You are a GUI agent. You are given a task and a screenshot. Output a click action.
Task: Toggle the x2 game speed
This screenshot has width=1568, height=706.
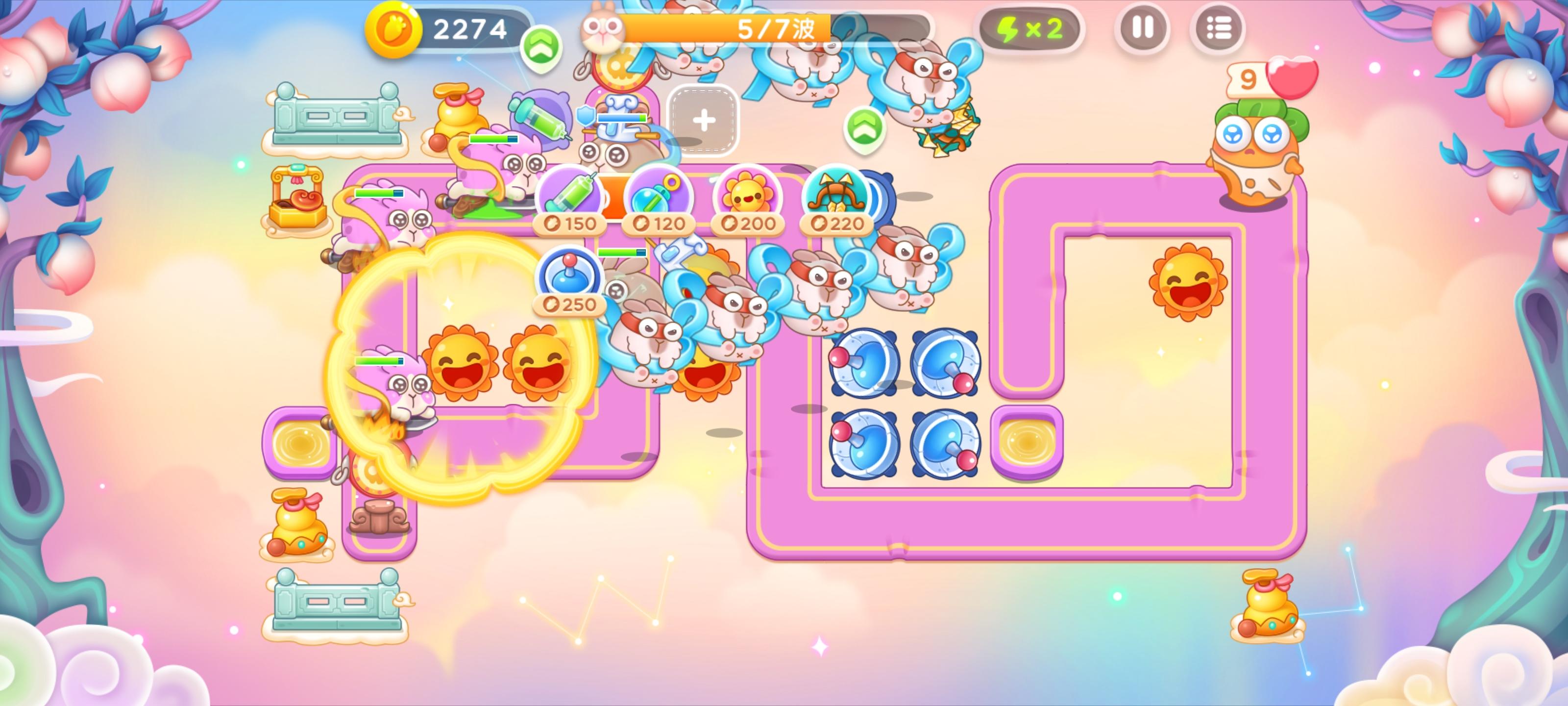pyautogui.click(x=1032, y=27)
